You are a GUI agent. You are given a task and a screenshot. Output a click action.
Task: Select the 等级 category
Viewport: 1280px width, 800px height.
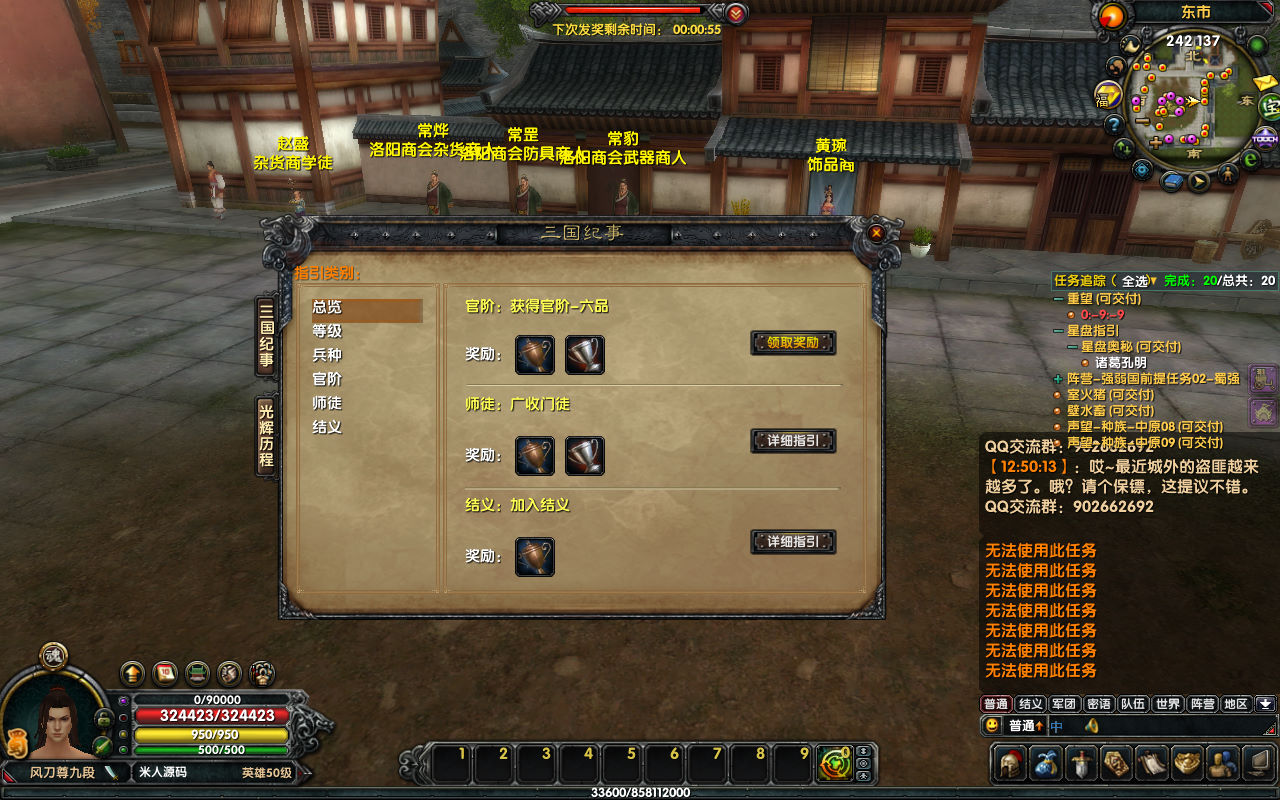(328, 331)
